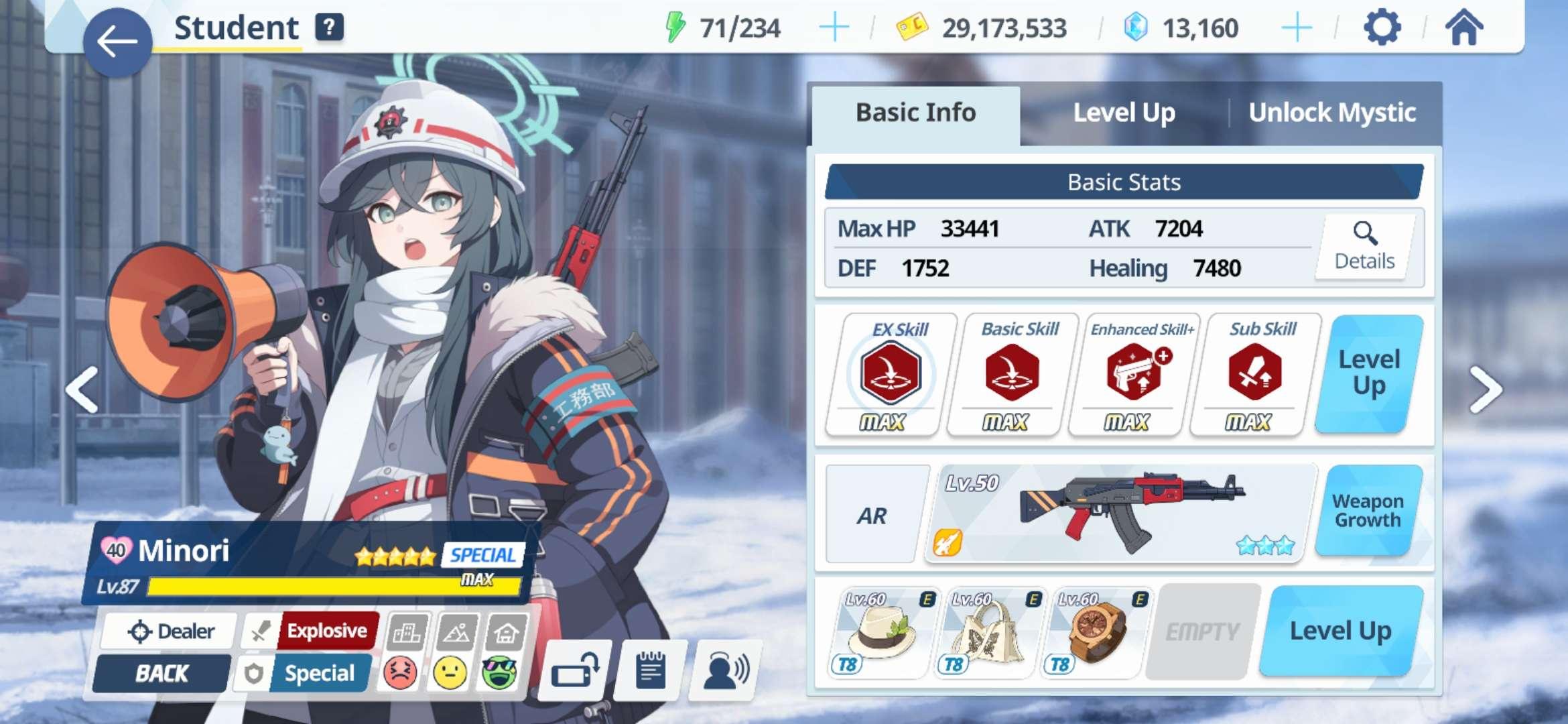Open the skill Level Up button
This screenshot has height=724, width=1568.
click(x=1369, y=373)
